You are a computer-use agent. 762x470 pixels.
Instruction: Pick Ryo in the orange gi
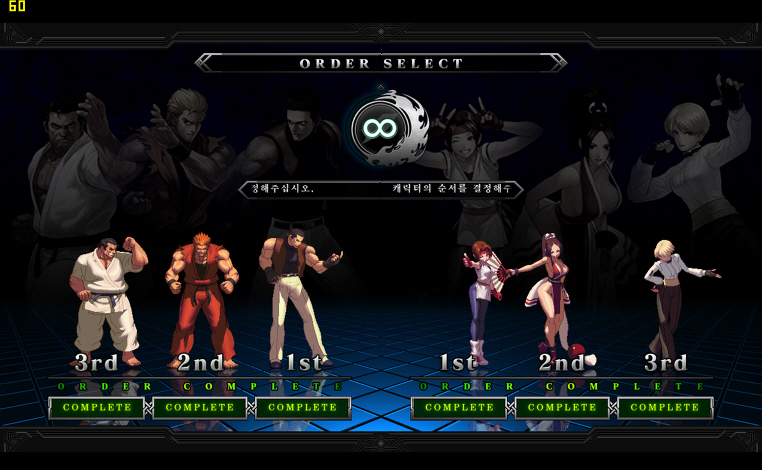(203, 295)
